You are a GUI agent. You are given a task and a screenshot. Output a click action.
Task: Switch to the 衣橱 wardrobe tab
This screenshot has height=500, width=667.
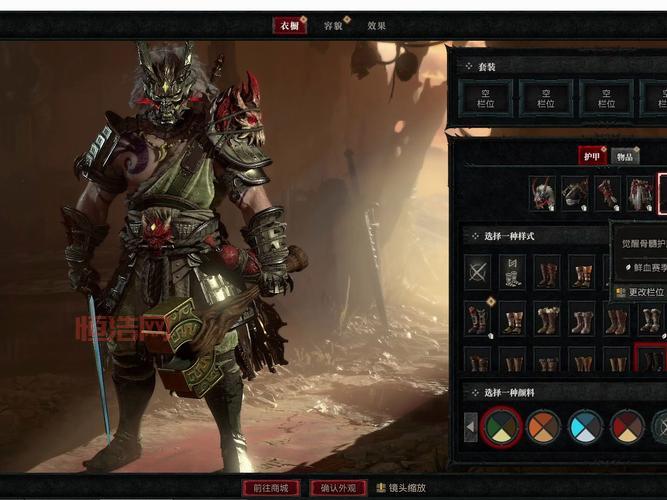(289, 26)
